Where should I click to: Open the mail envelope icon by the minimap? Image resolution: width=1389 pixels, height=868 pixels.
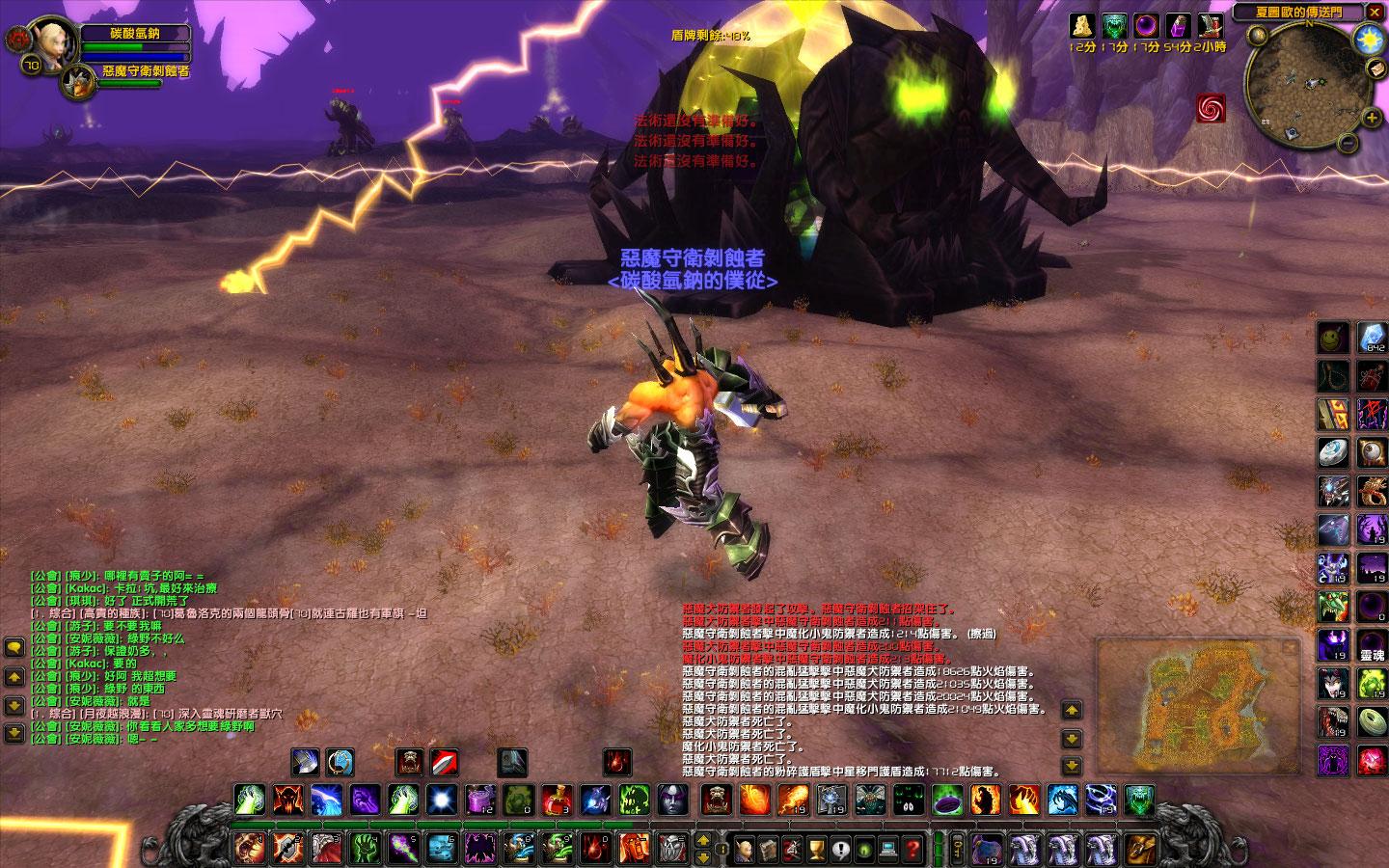click(x=1377, y=70)
